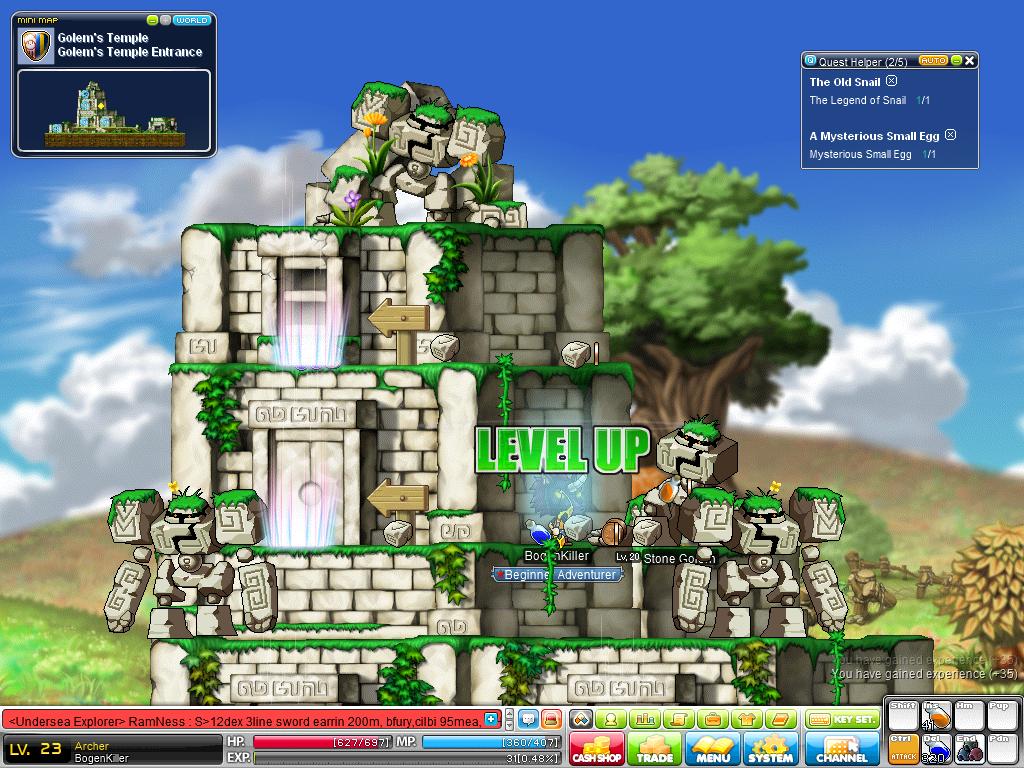Activate the Ctrl Attack quickslot
The width and height of the screenshot is (1024, 768).
(x=903, y=748)
